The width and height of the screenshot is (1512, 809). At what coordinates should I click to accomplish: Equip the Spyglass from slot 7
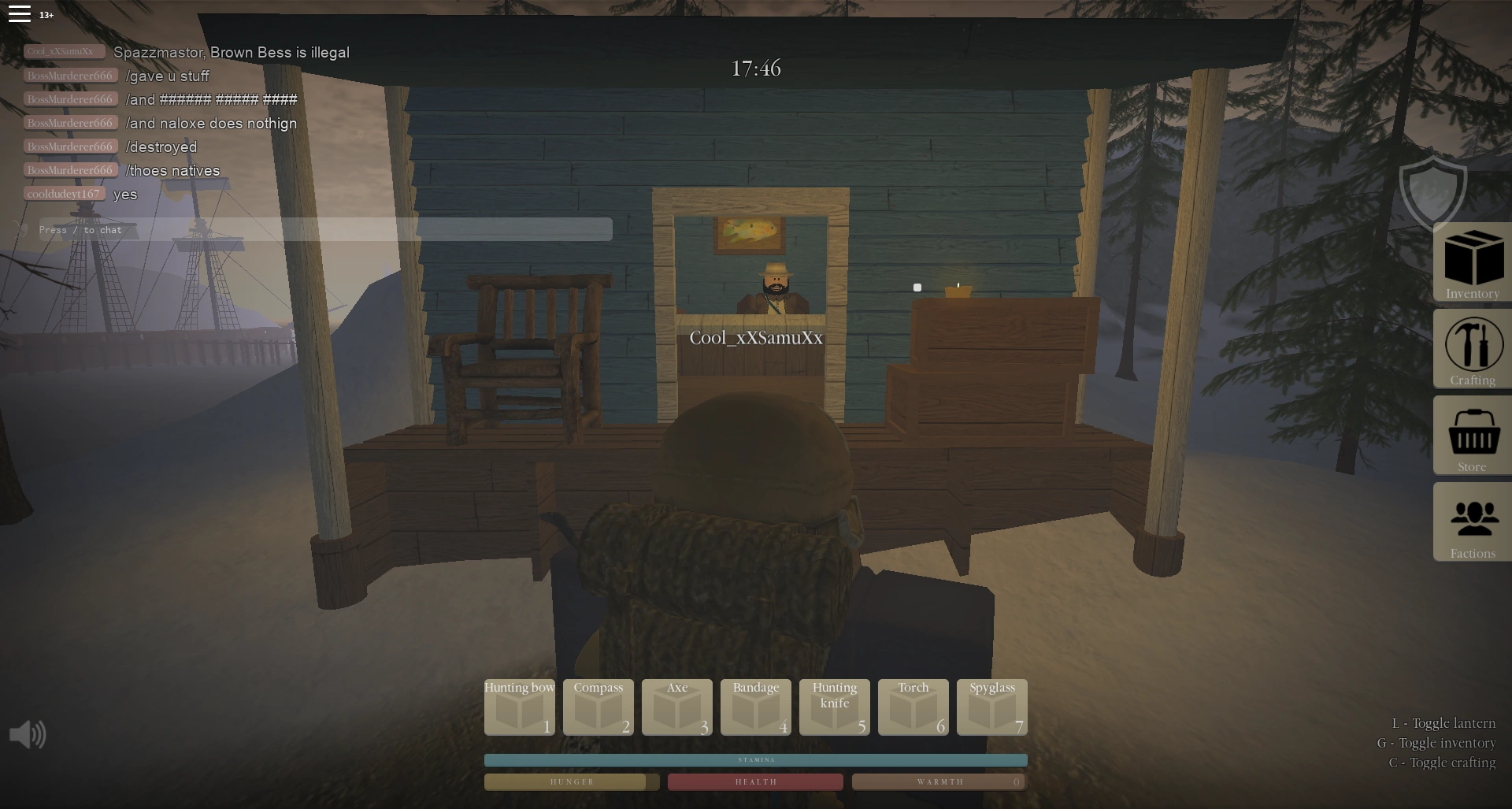(x=991, y=707)
